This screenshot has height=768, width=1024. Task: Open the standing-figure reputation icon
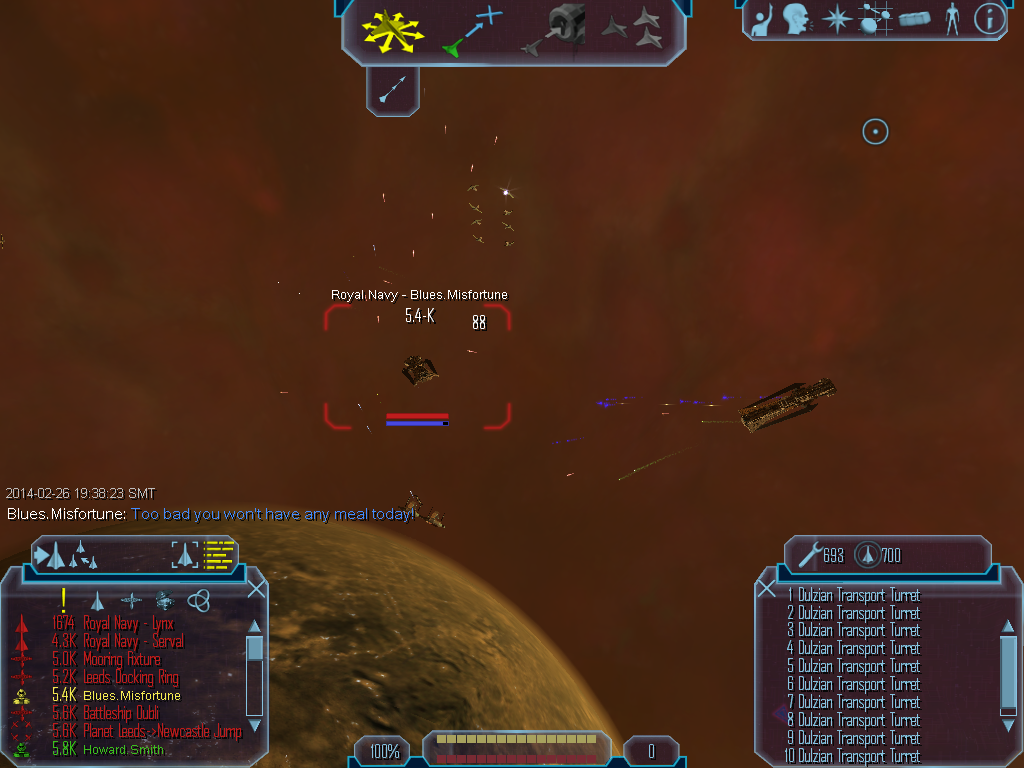point(952,18)
